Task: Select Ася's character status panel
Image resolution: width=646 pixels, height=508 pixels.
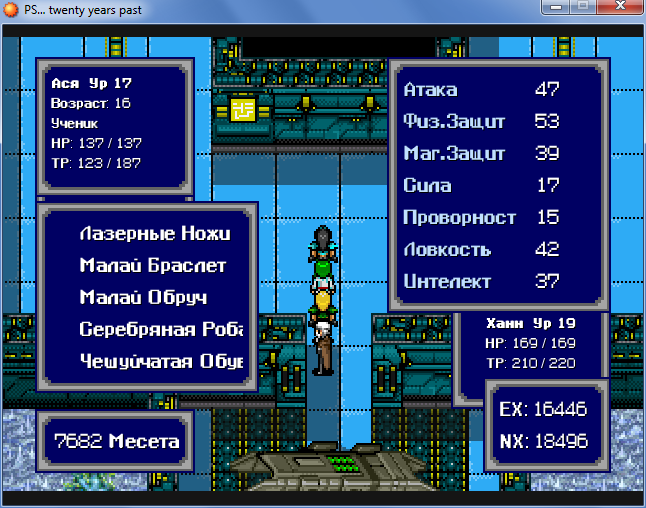Action: pyautogui.click(x=111, y=123)
